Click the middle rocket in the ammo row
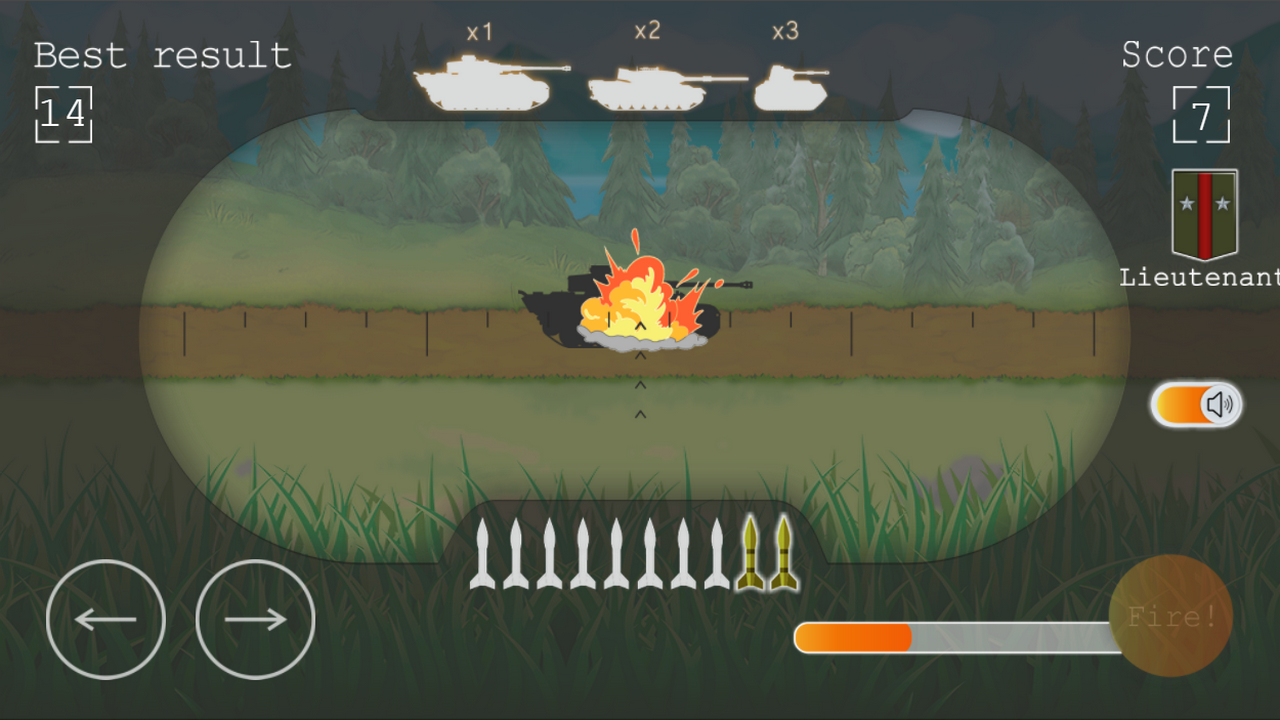This screenshot has width=1280, height=720. click(617, 555)
